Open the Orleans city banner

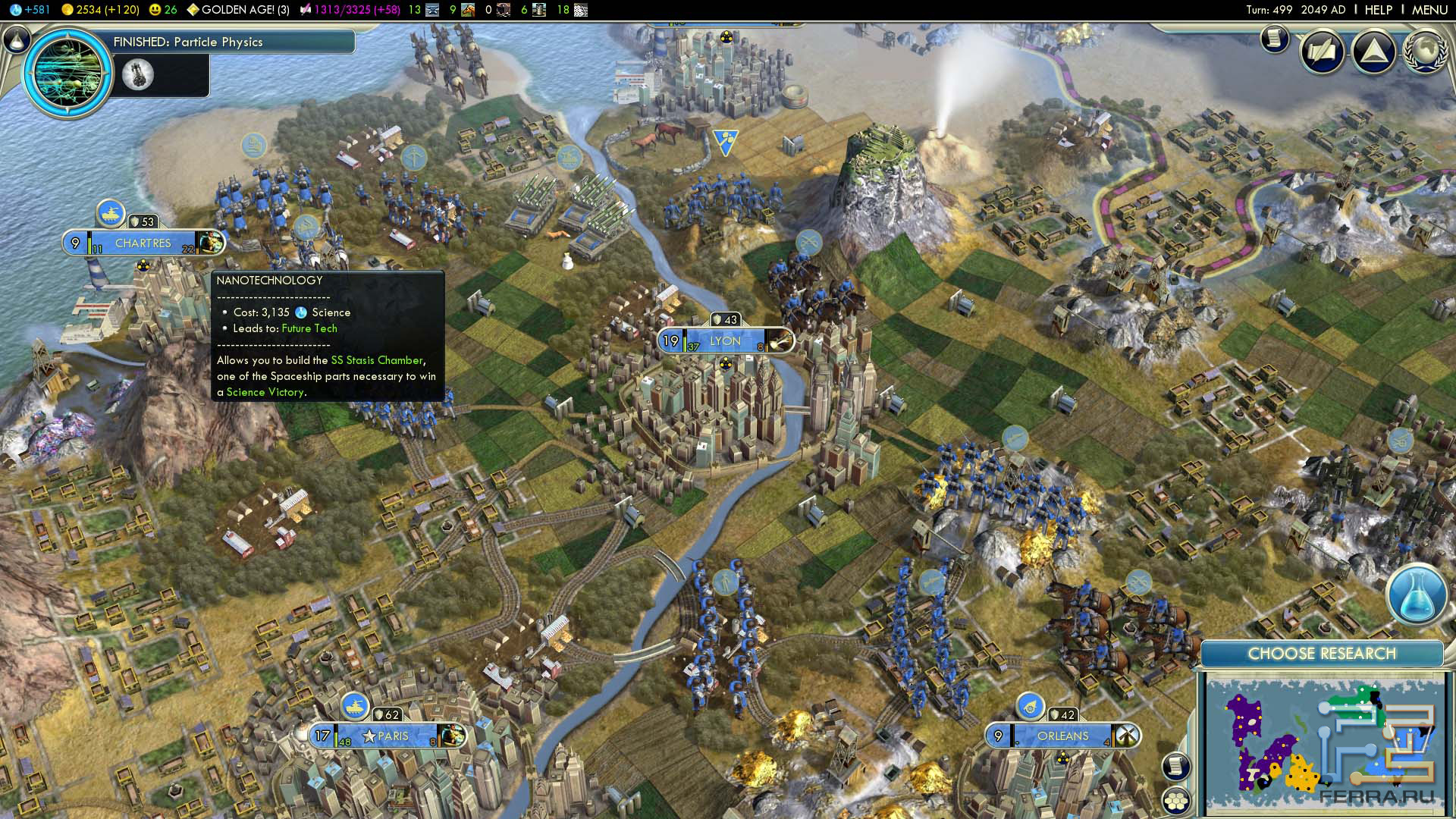(x=1062, y=736)
